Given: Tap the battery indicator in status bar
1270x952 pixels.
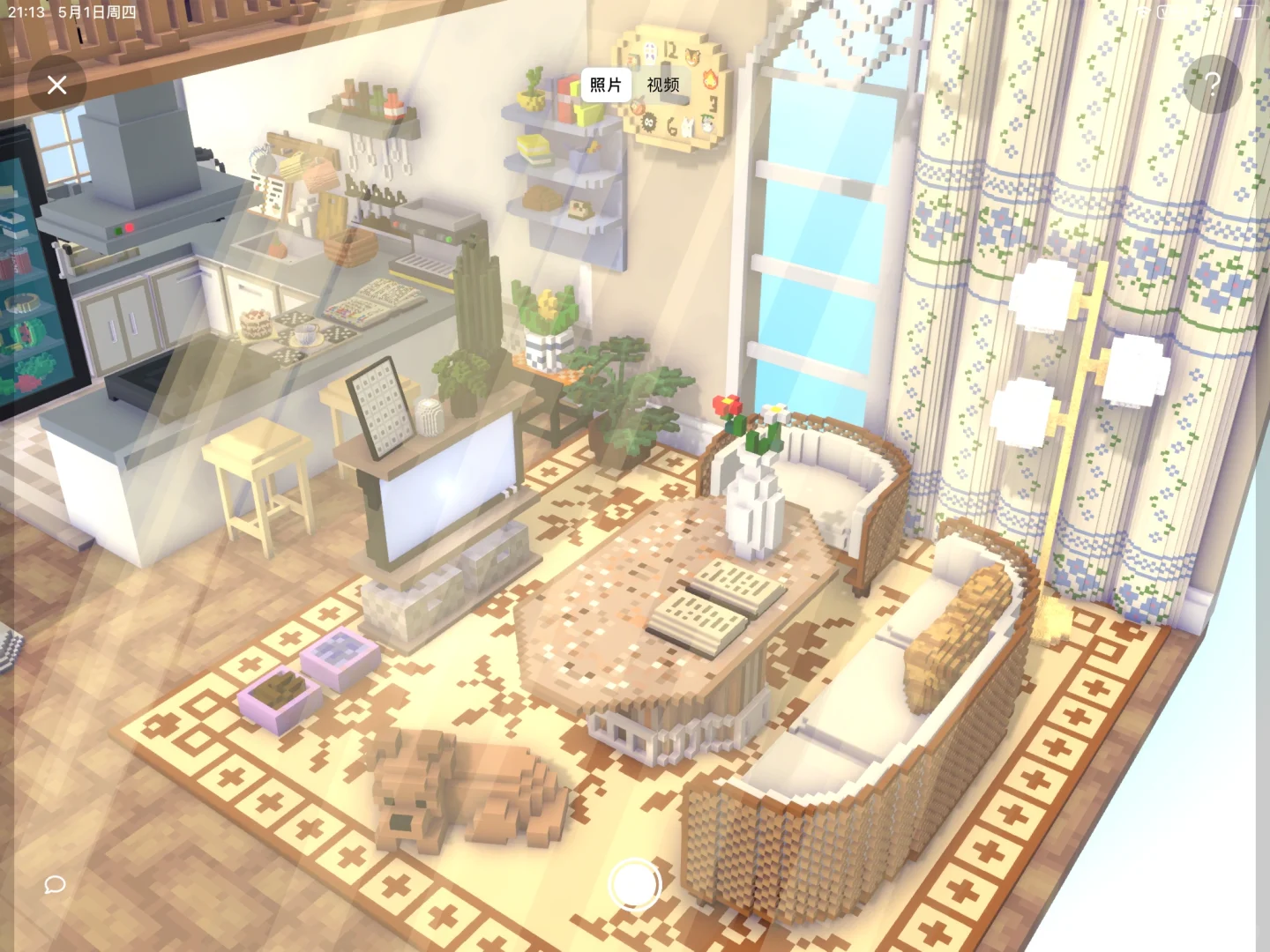Looking at the screenshot, I should [x=1246, y=12].
